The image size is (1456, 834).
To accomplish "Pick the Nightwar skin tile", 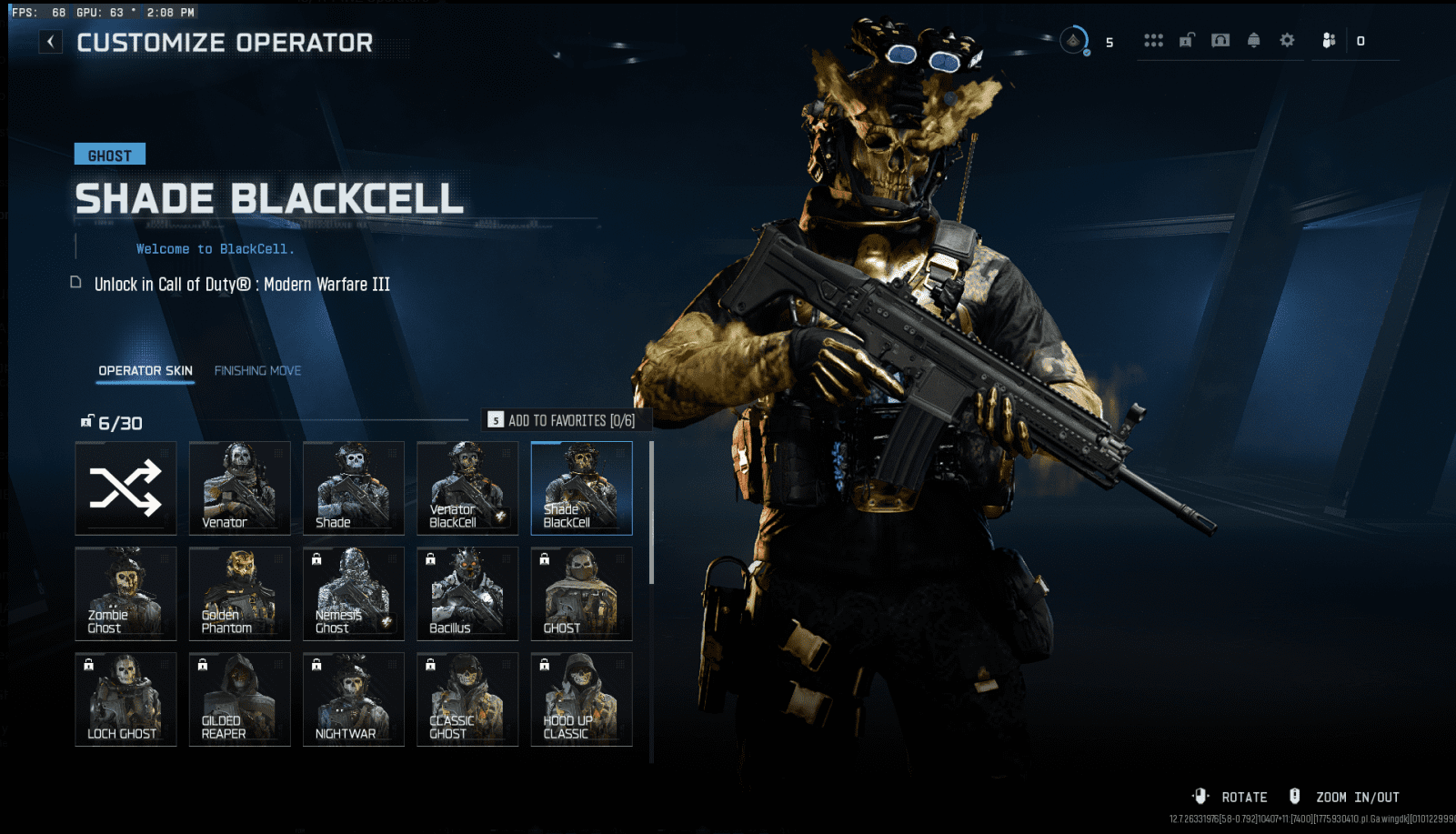I will point(354,699).
